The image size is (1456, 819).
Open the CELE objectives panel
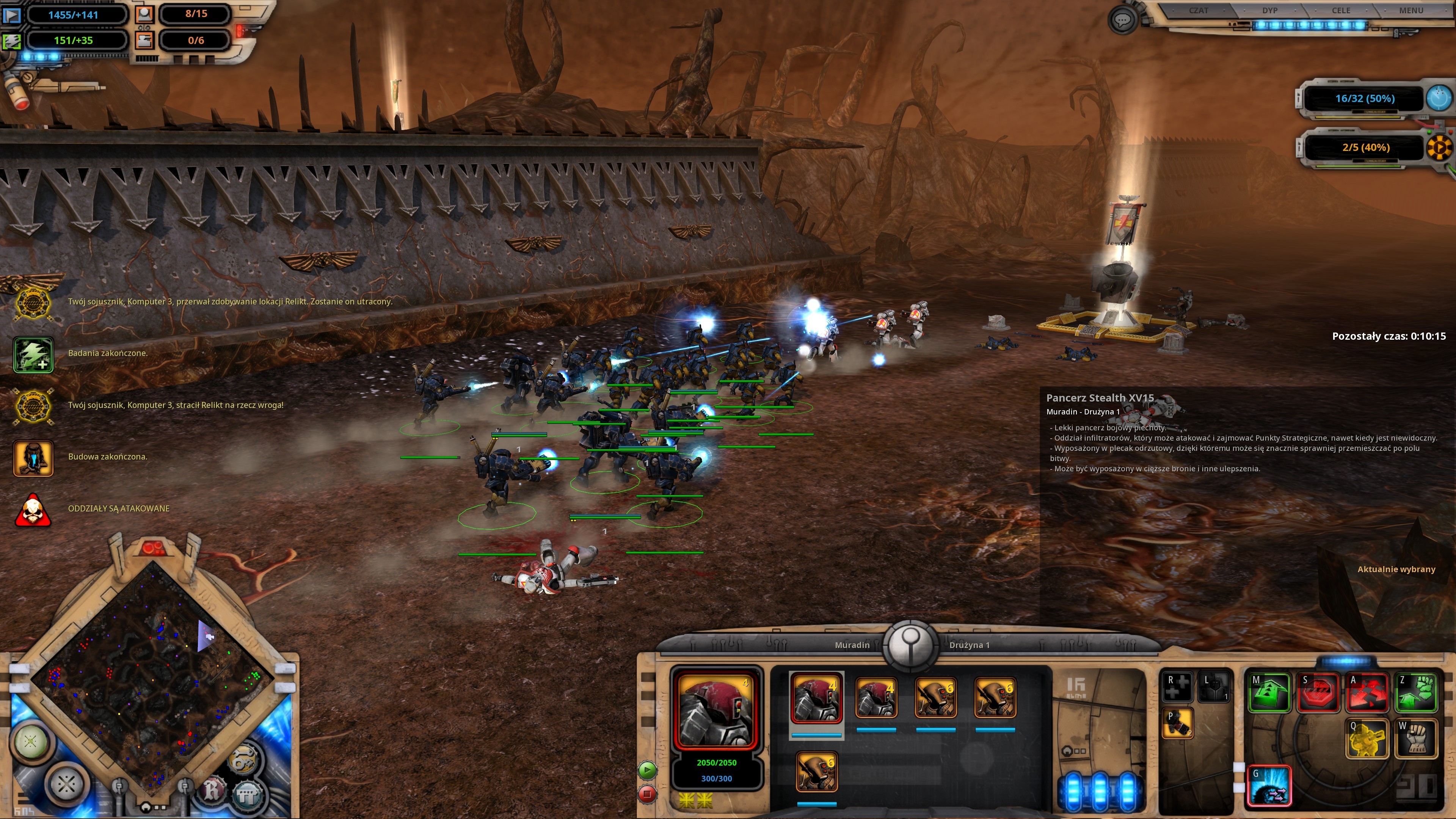(1341, 11)
